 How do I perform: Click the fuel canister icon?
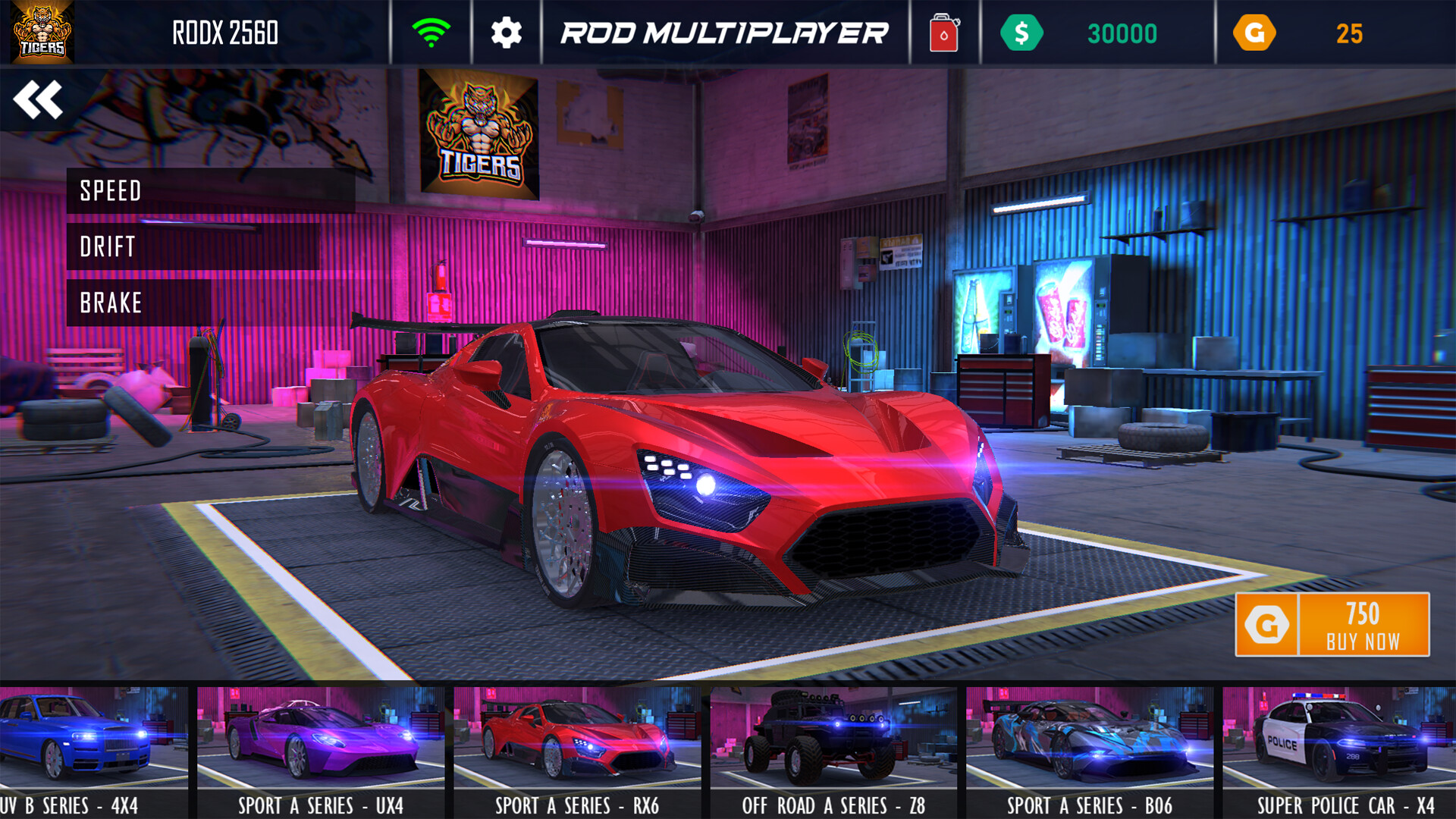943,33
